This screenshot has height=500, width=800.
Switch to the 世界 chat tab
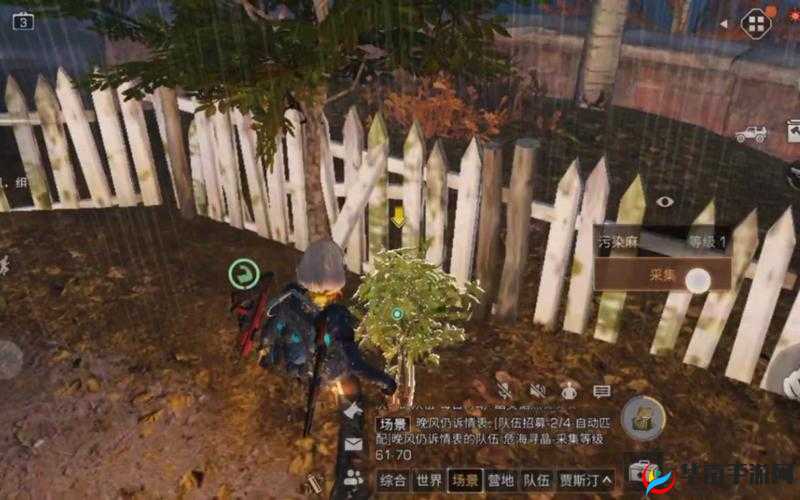click(x=428, y=479)
